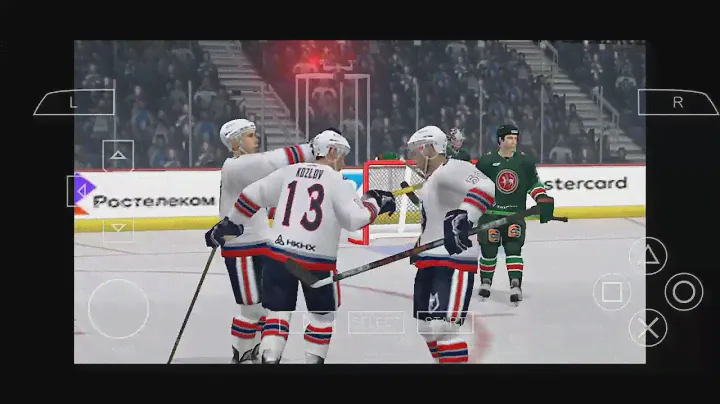Tap the circle touch button
The width and height of the screenshot is (720, 404).
point(684,291)
